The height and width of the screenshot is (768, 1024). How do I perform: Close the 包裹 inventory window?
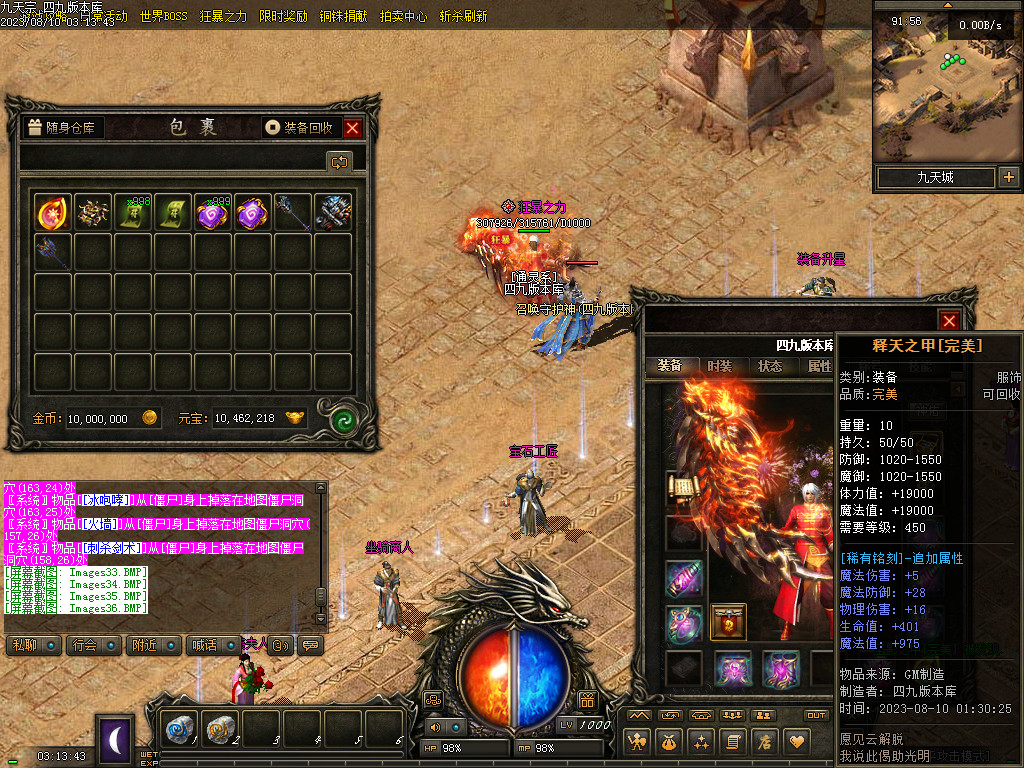pos(352,128)
